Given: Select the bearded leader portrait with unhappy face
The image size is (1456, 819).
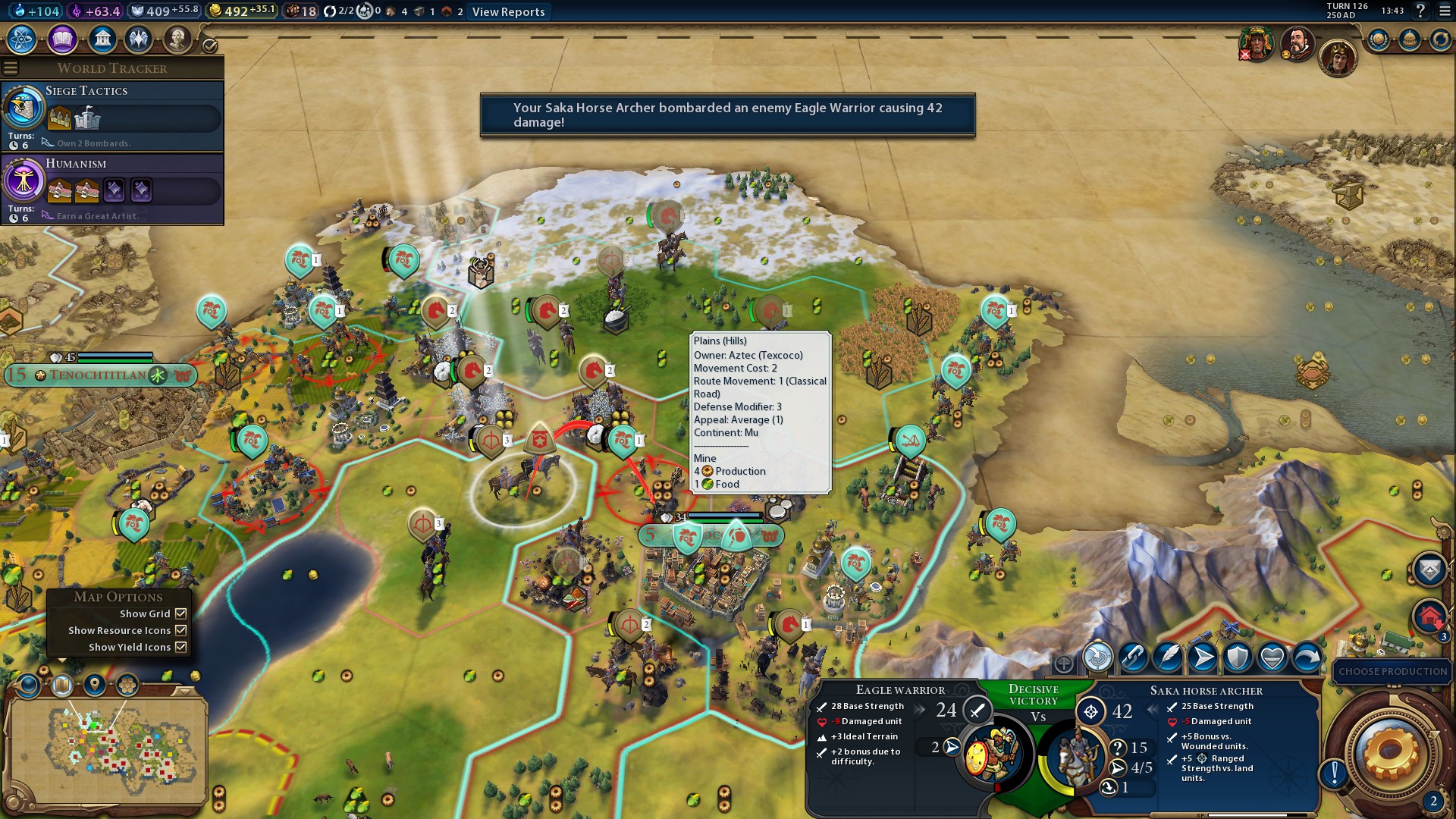Looking at the screenshot, I should tap(1297, 43).
